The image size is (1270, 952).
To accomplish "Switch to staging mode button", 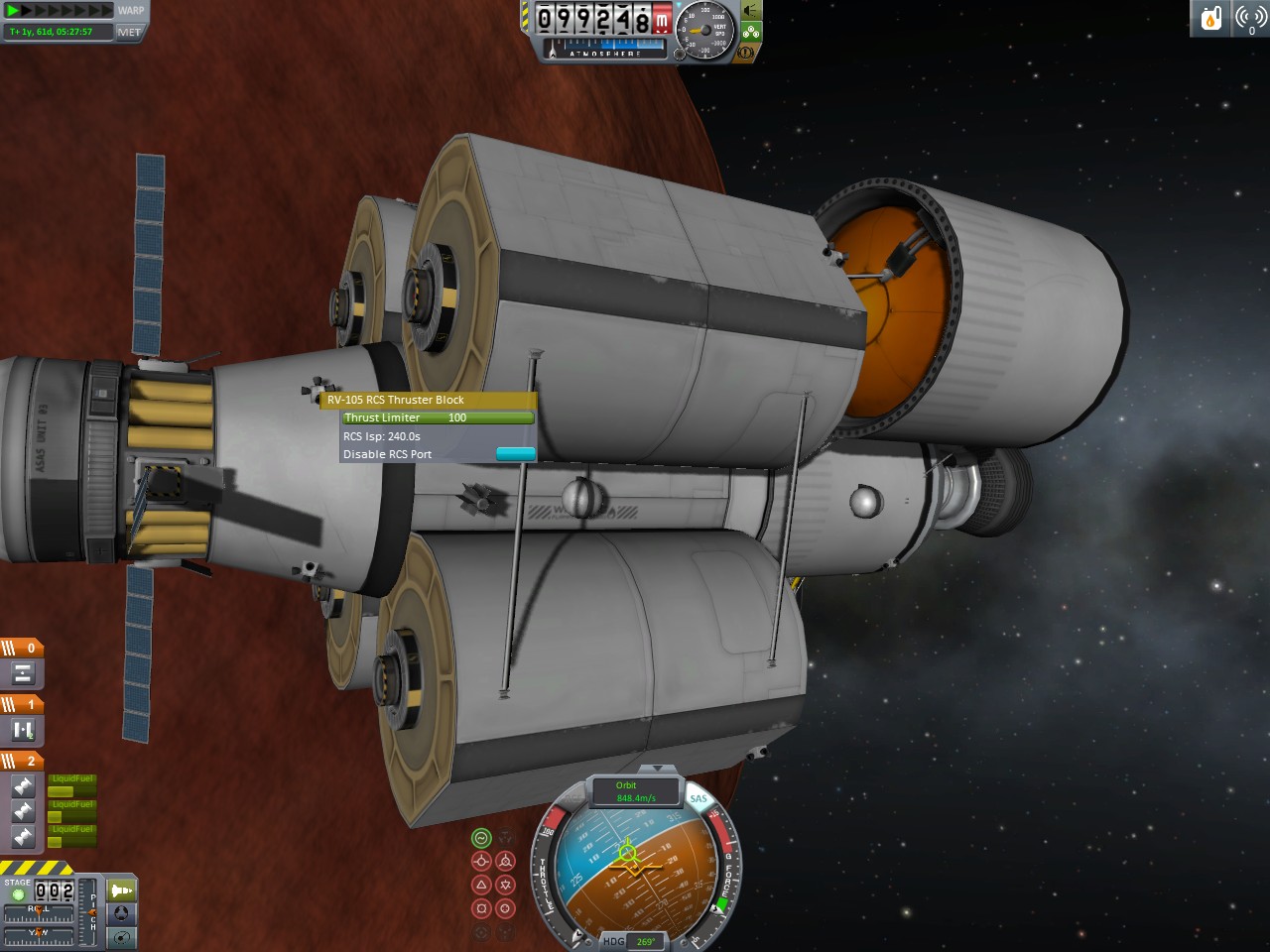I will (121, 891).
